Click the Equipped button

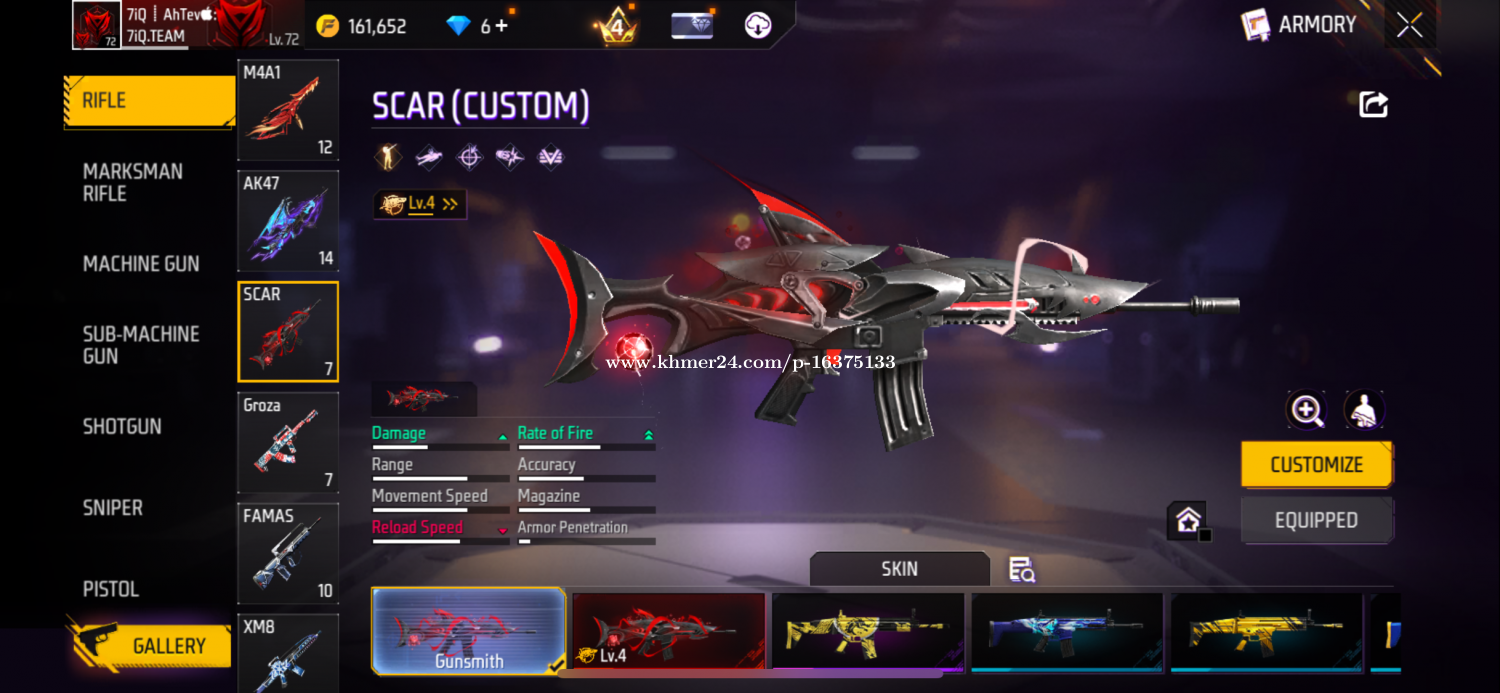pyautogui.click(x=1316, y=521)
